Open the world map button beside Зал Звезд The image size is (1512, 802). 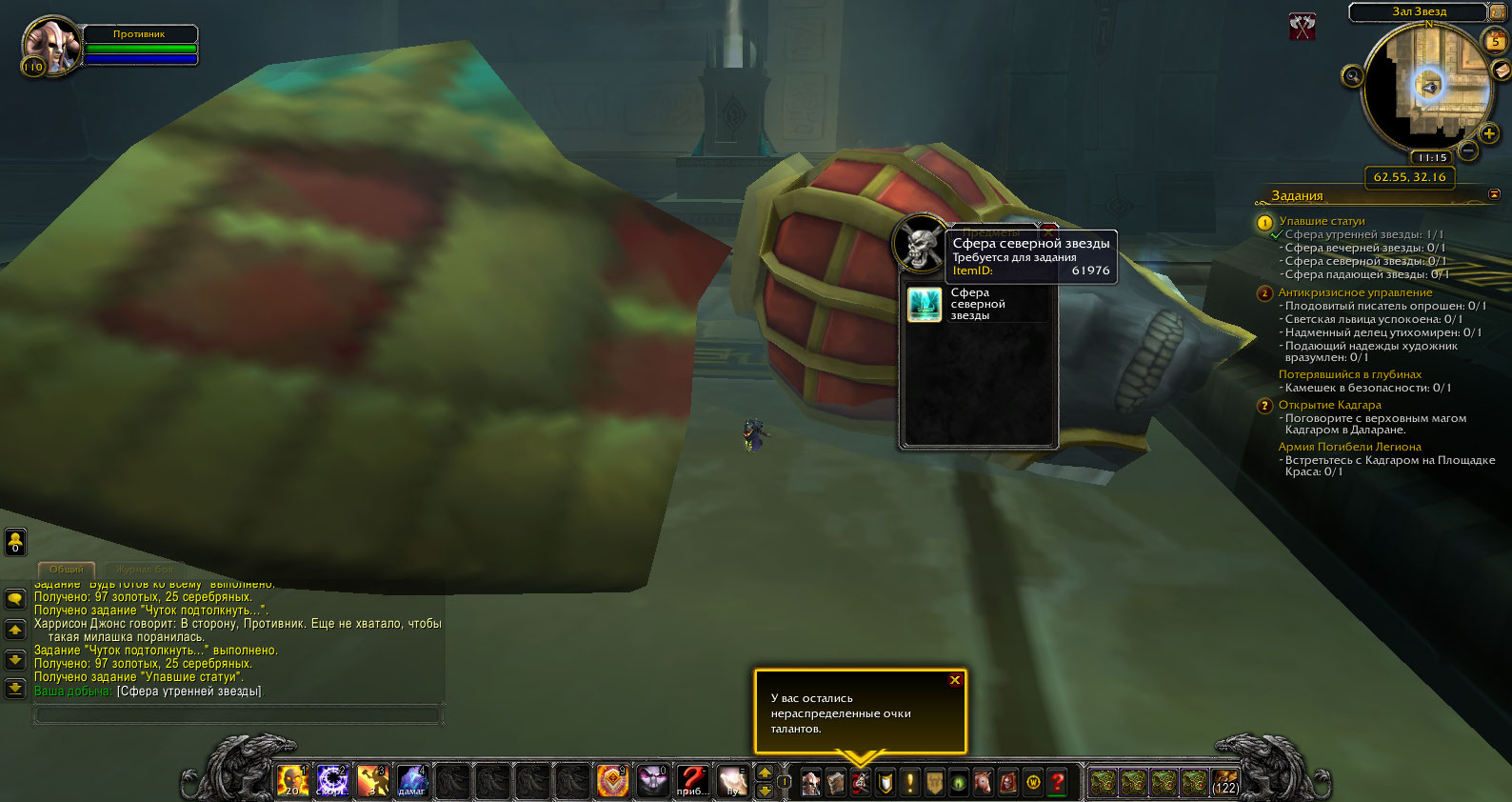coord(1498,12)
